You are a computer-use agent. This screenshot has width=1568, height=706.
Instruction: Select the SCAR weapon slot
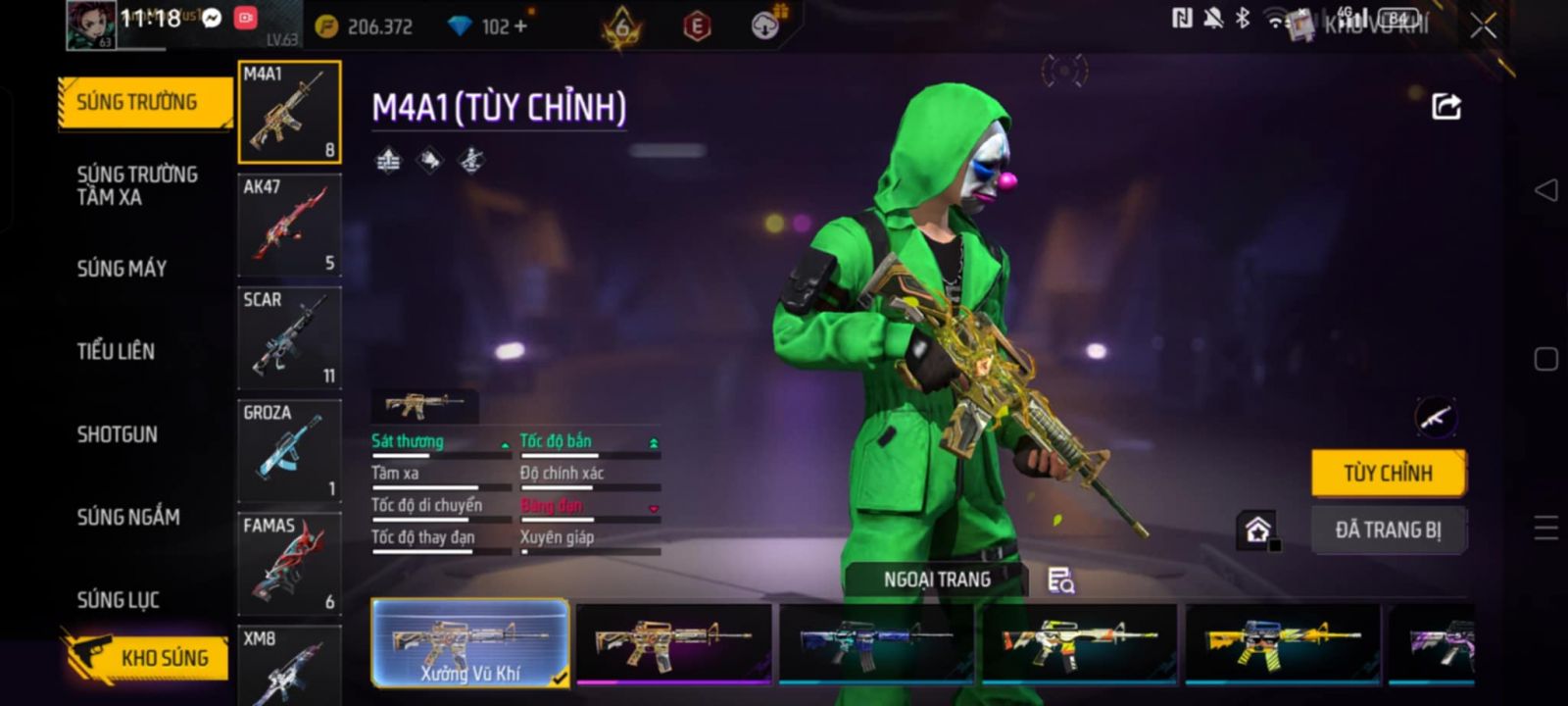pos(290,337)
